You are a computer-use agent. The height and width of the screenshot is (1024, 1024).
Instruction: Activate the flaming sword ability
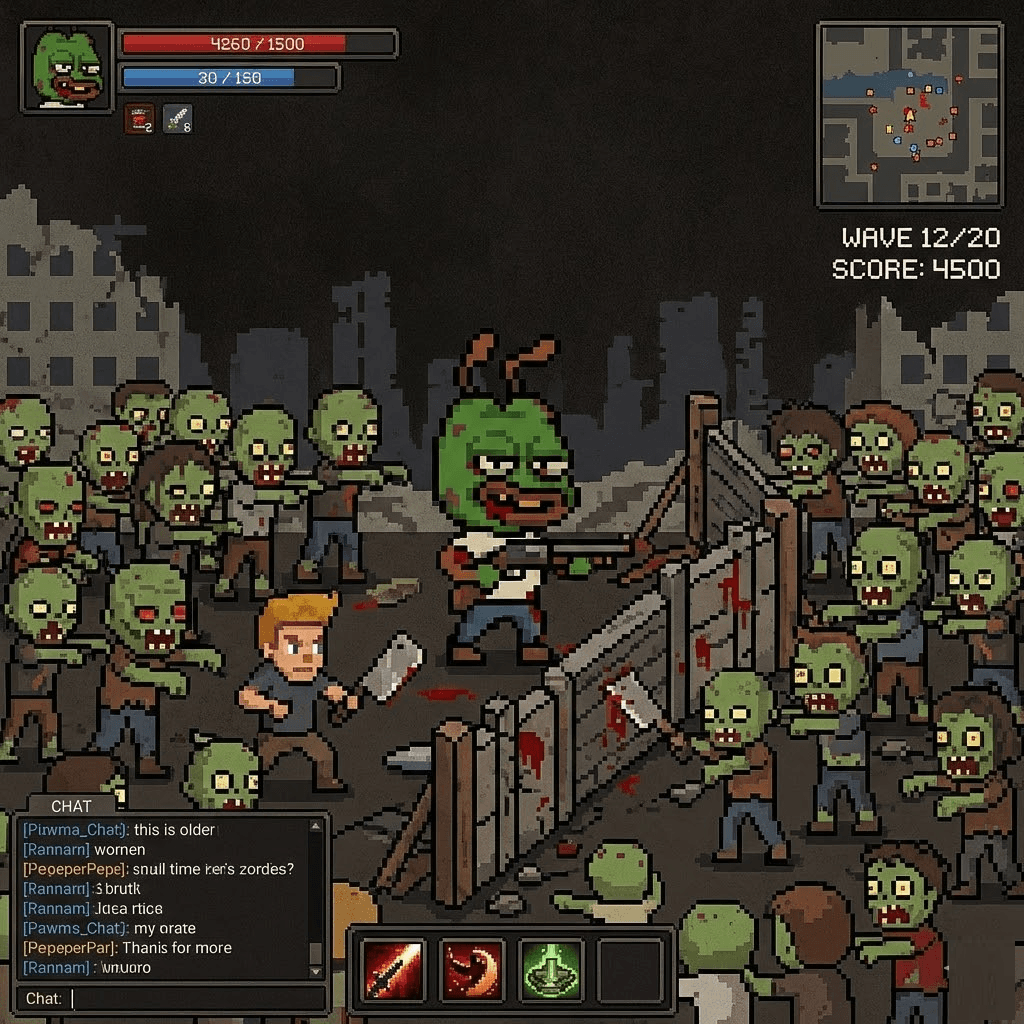(x=390, y=969)
